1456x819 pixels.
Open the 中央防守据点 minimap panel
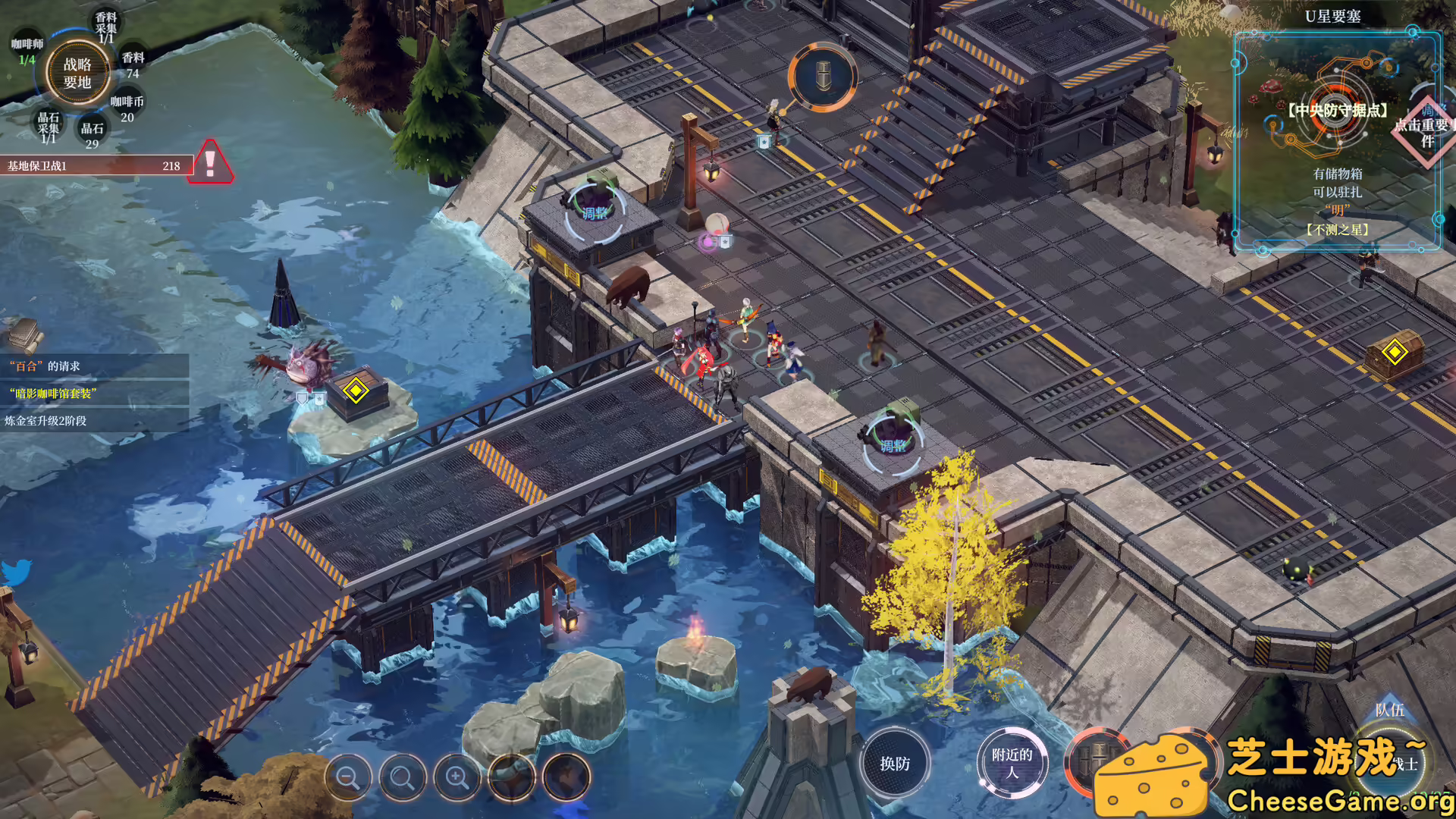coord(1337,140)
